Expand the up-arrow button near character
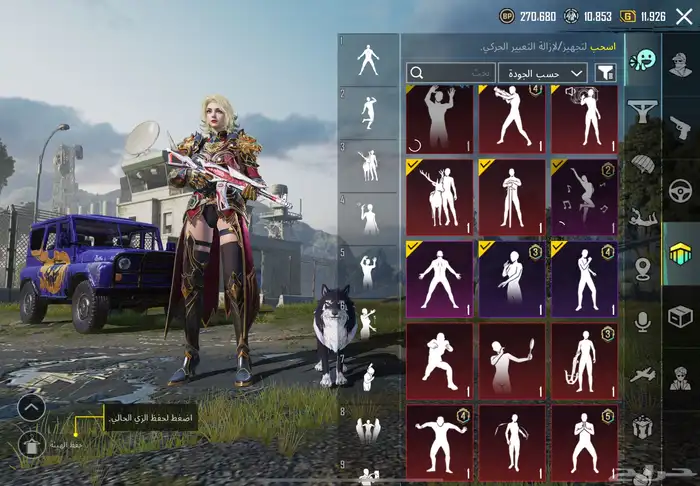Image resolution: width=700 pixels, height=486 pixels. pos(32,407)
